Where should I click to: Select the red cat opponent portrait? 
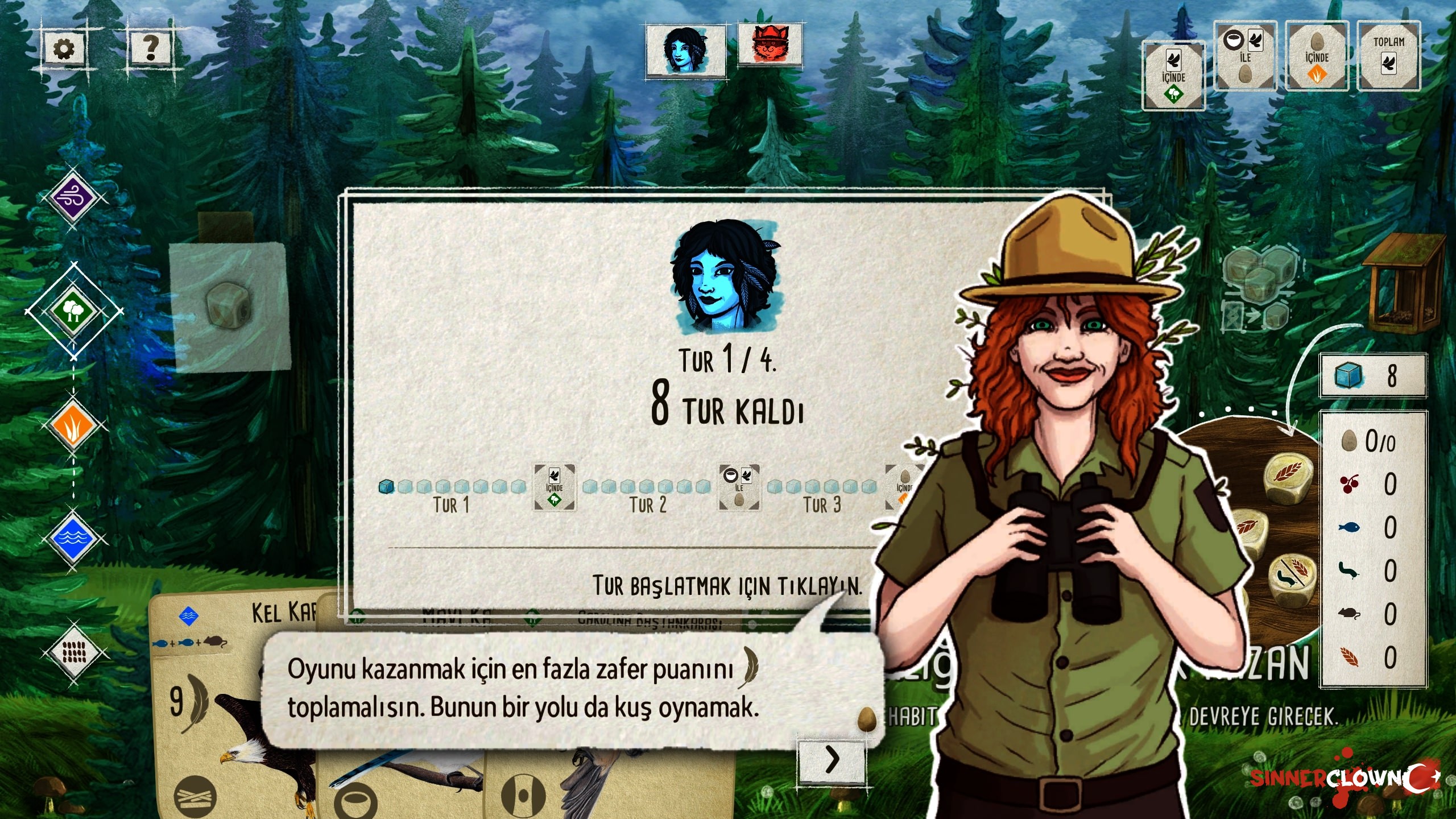coord(770,44)
